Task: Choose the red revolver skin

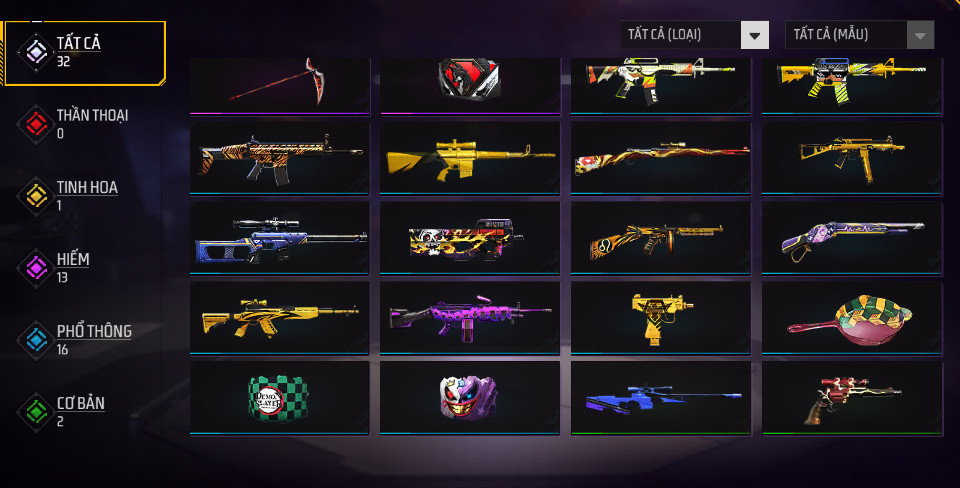Action: tap(852, 397)
